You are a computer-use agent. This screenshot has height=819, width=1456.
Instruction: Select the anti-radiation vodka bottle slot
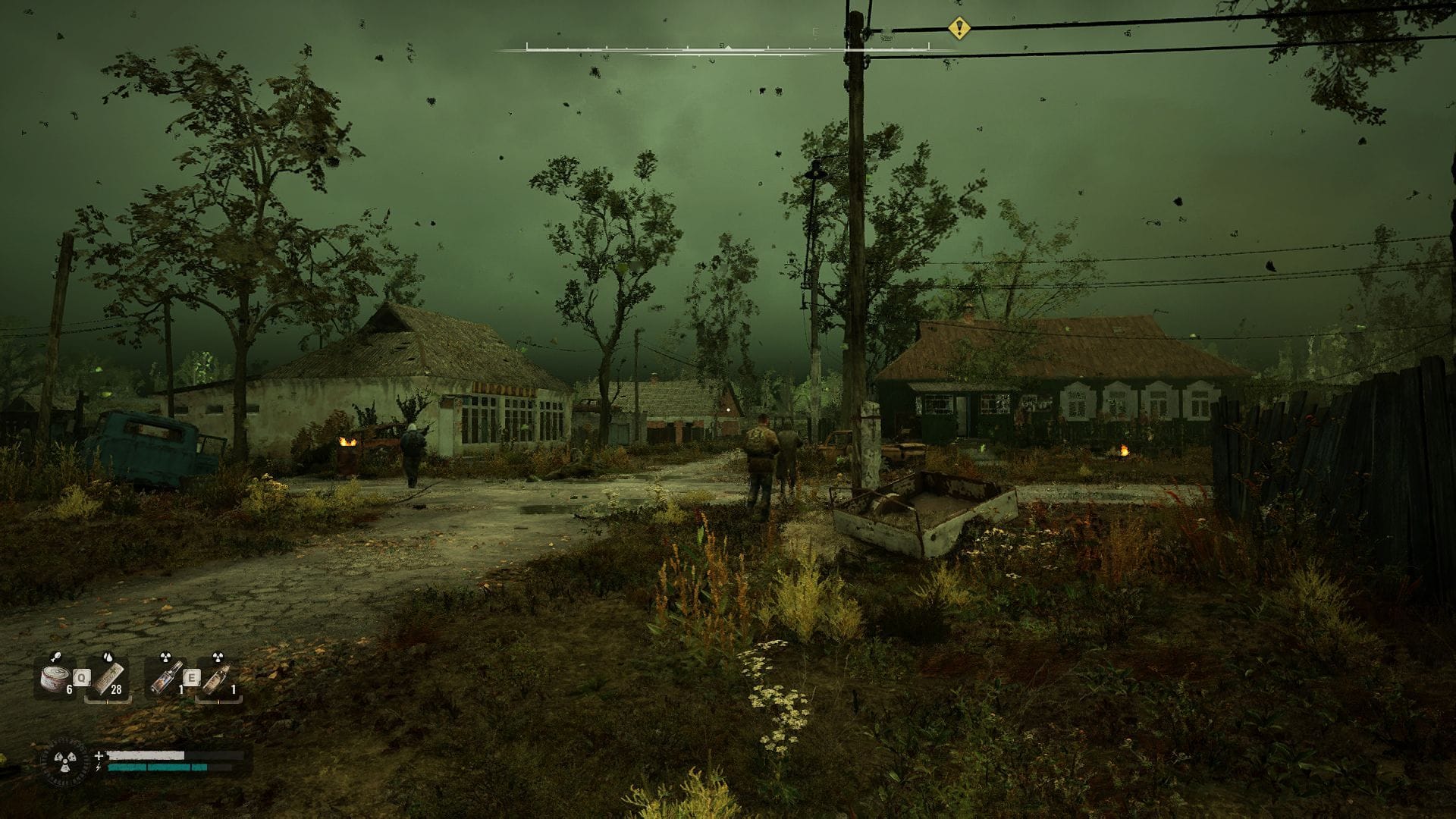point(165,677)
